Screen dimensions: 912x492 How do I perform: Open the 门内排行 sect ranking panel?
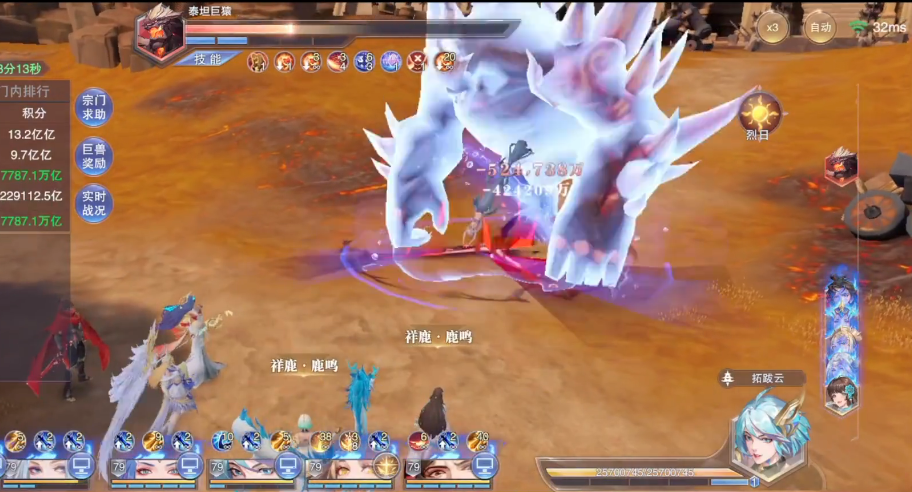pyautogui.click(x=36, y=91)
